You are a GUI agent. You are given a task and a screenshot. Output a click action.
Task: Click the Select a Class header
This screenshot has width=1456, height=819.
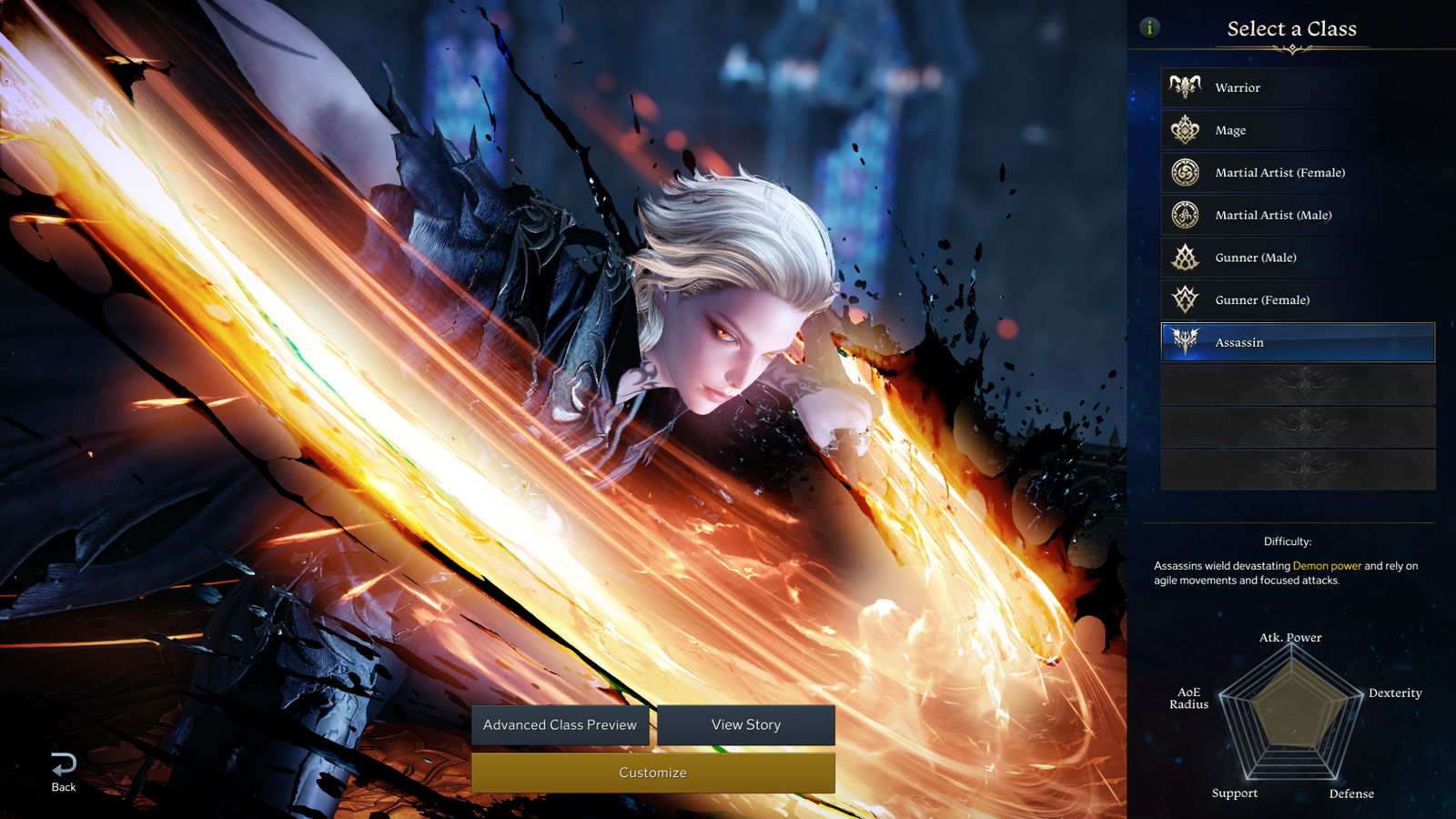(1289, 28)
